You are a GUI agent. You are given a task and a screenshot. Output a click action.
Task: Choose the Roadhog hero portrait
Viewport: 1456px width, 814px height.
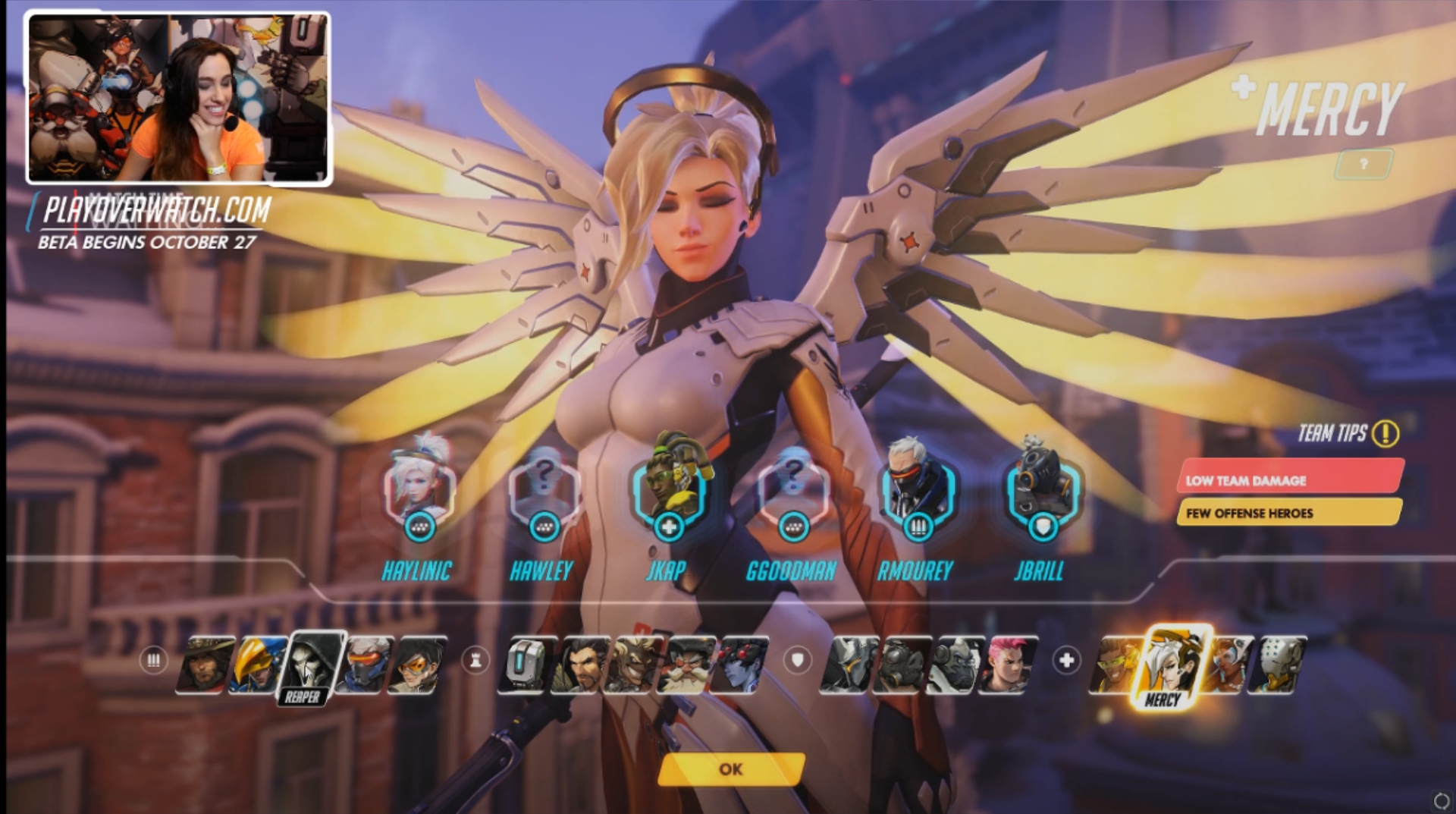coord(901,665)
